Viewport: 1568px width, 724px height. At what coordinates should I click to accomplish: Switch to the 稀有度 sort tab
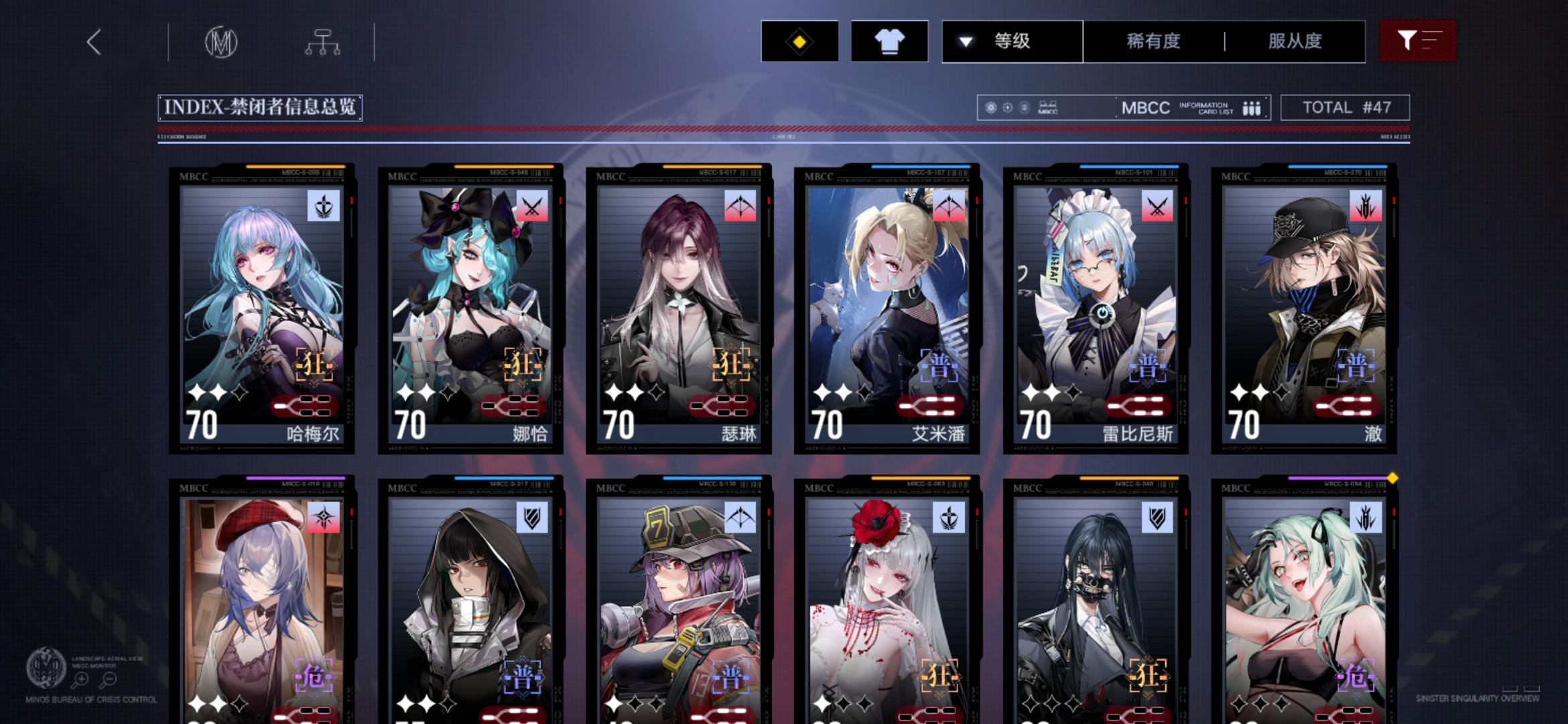pyautogui.click(x=1154, y=42)
